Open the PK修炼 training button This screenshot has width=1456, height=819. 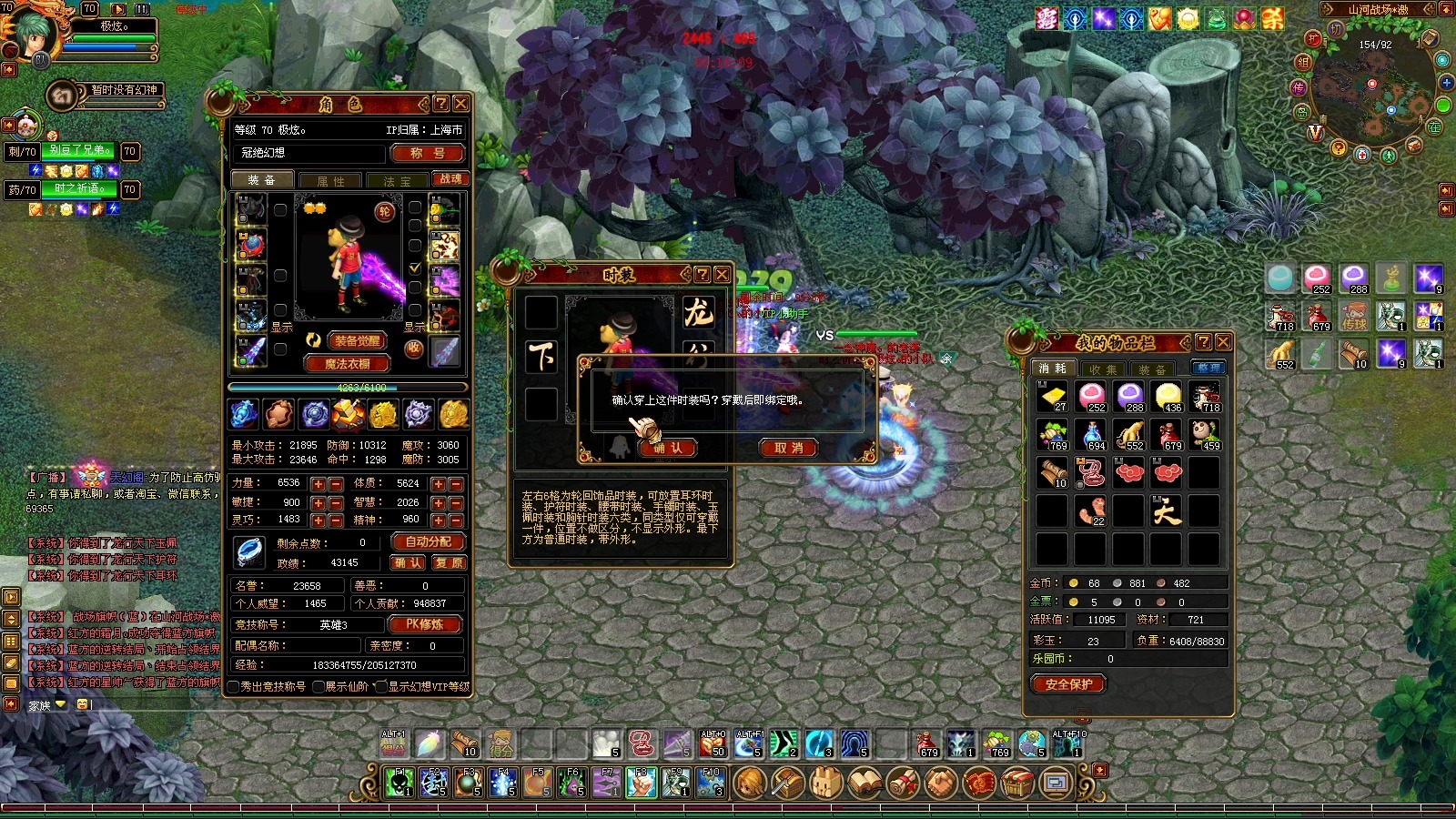click(x=424, y=624)
